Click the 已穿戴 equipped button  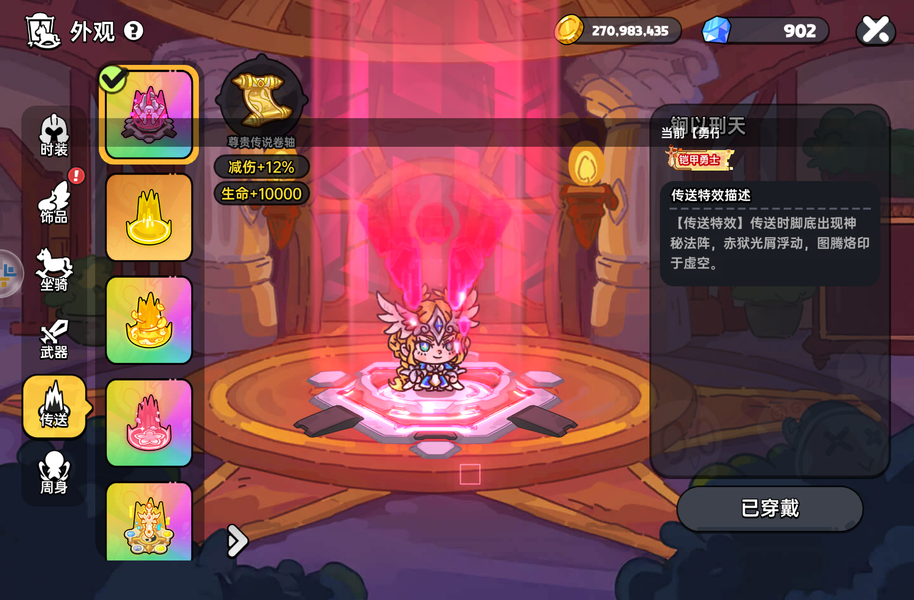pyautogui.click(x=769, y=509)
